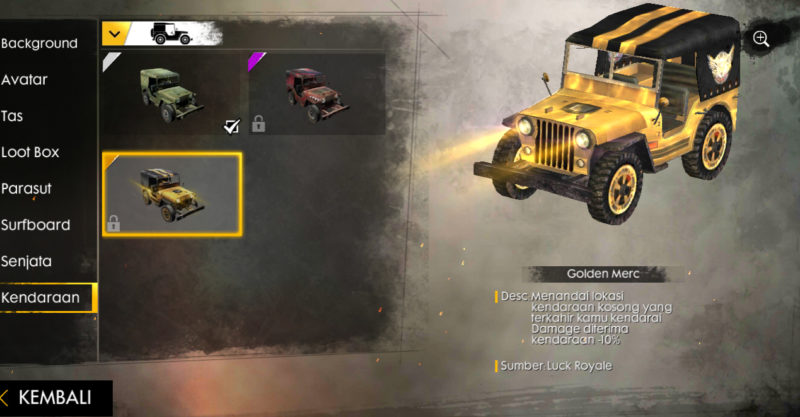Select the Kendaraan category
This screenshot has height=417, width=800.
click(41, 298)
